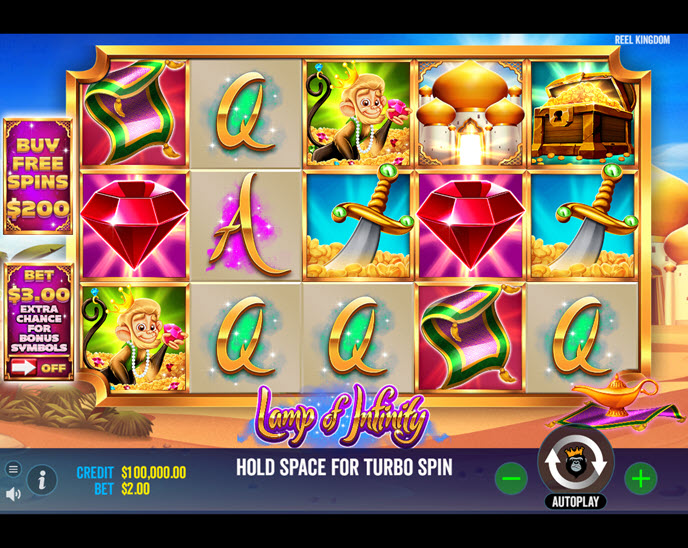This screenshot has width=688, height=548.
Task: Buy free spins for $200
Action: coord(38,175)
